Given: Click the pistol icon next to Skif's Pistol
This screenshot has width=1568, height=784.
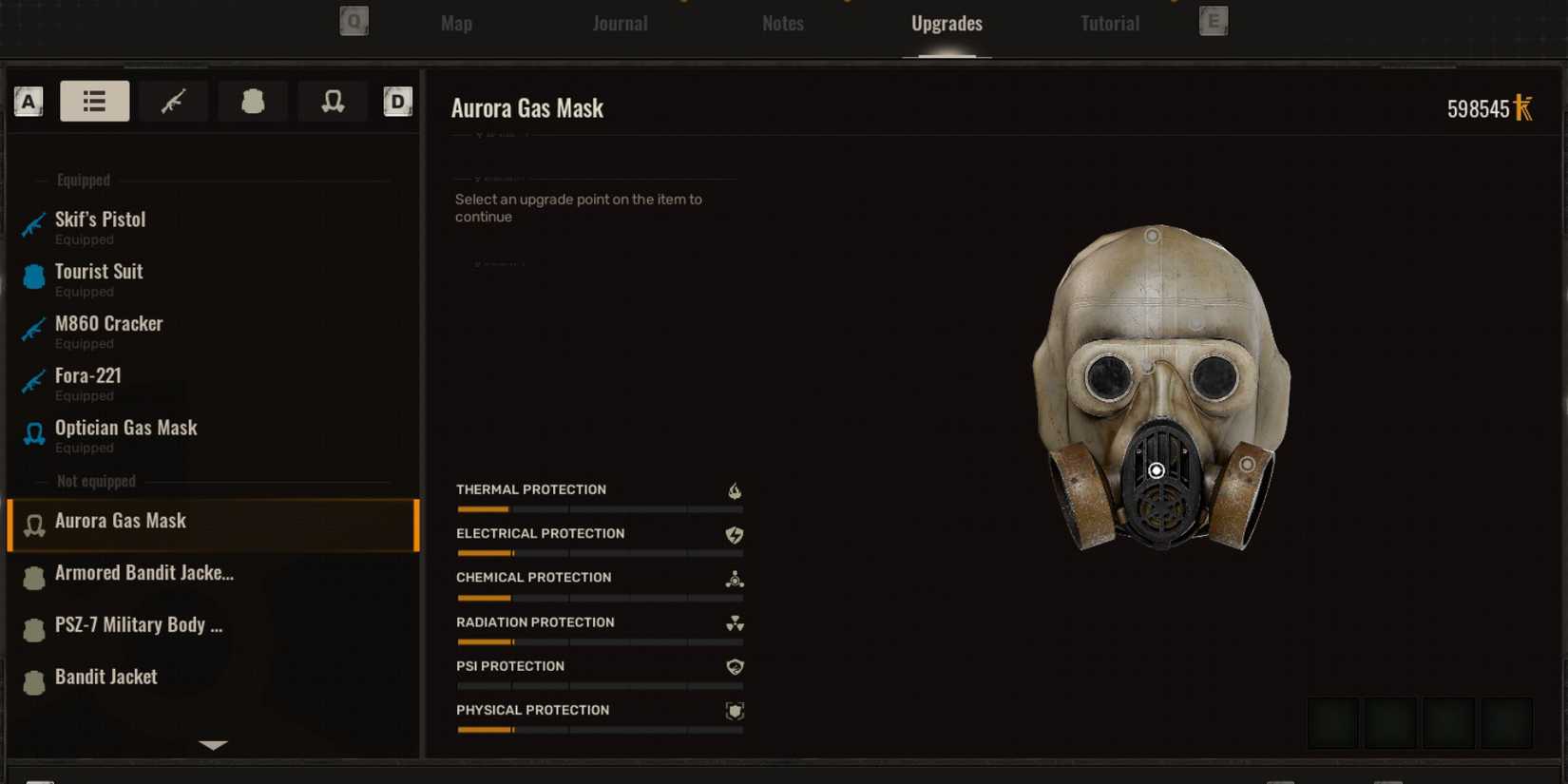Looking at the screenshot, I should [32, 225].
